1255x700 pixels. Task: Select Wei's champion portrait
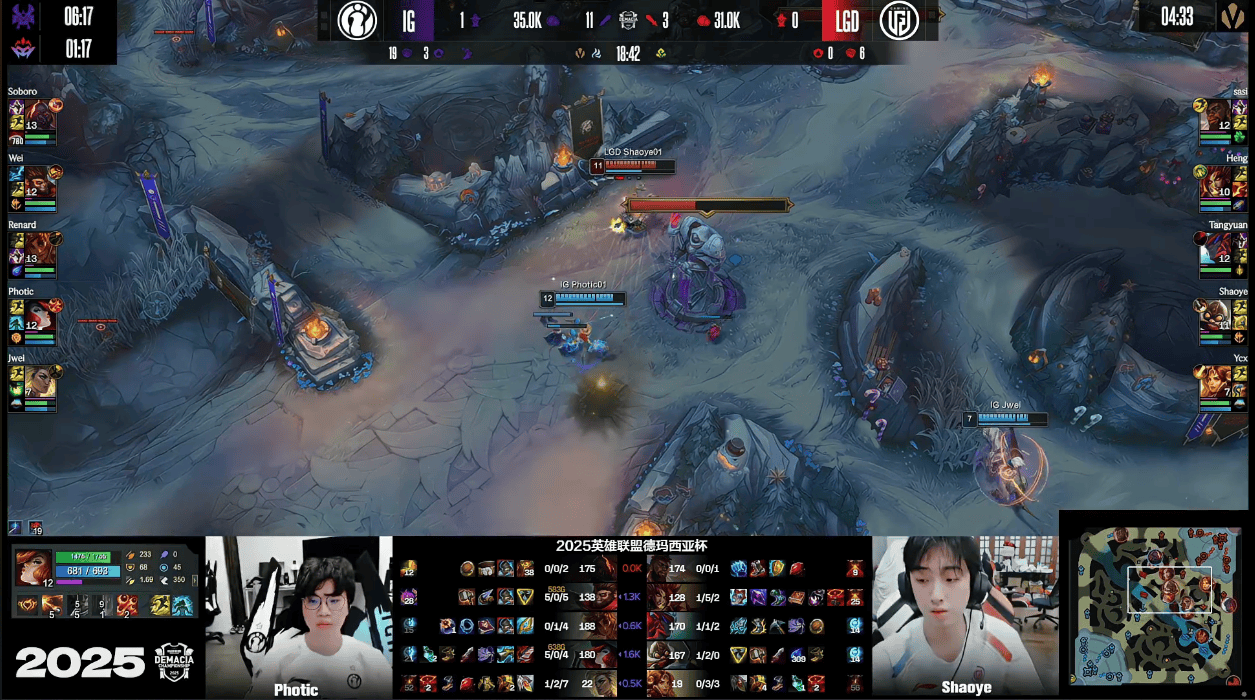(x=39, y=181)
